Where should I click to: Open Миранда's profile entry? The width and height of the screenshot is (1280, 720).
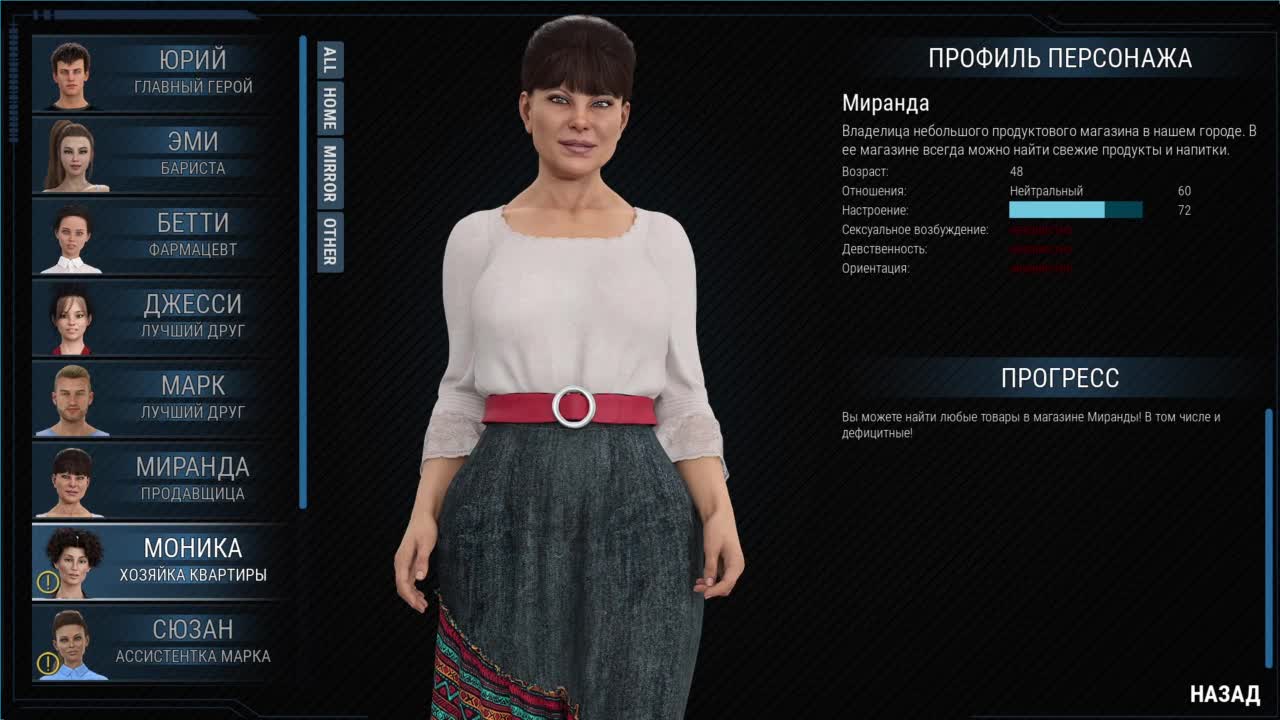point(160,479)
